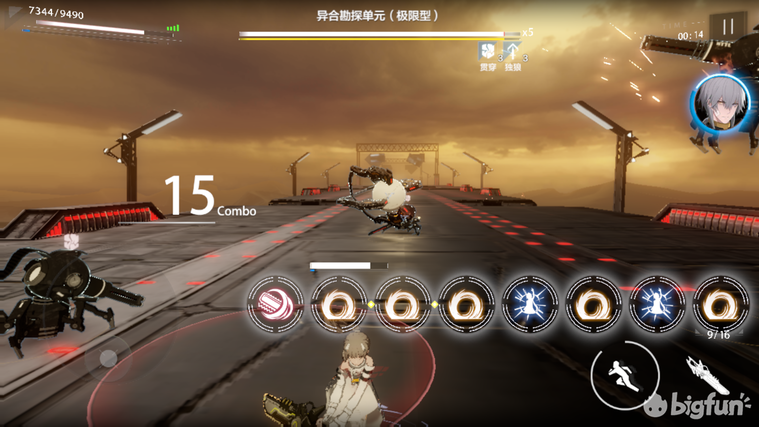Screen dimensions: 759x427
Task: Select the 贯穿 enemy buff icon
Action: pos(487,50)
